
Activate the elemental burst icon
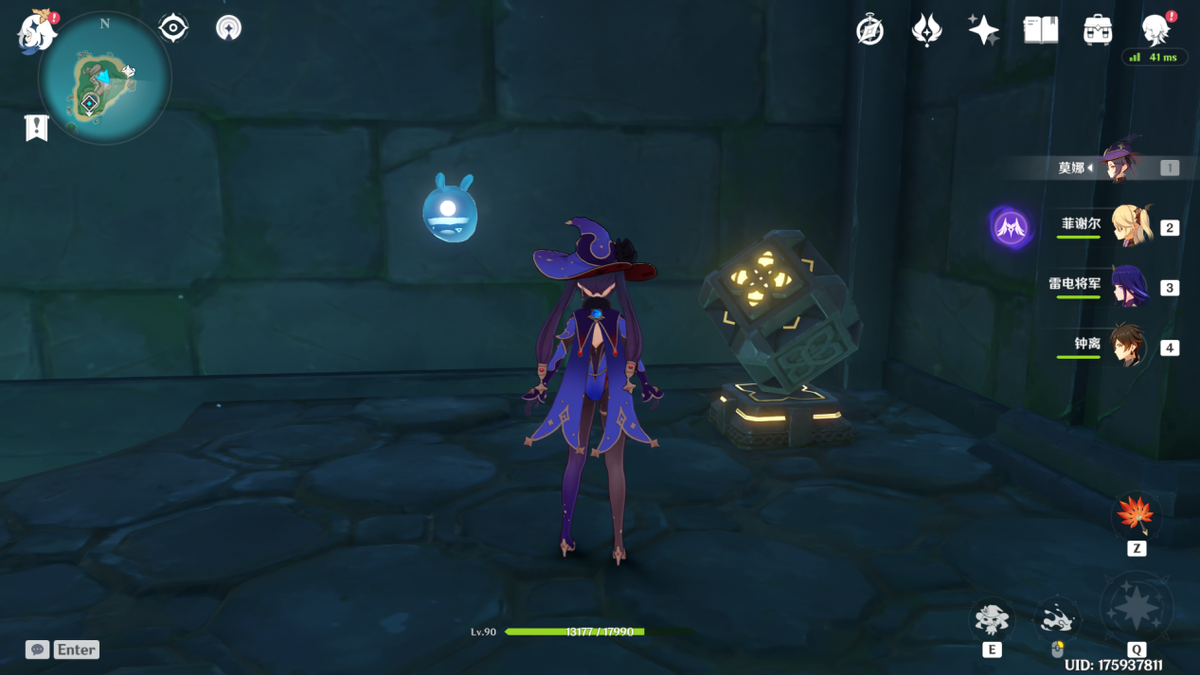1136,608
